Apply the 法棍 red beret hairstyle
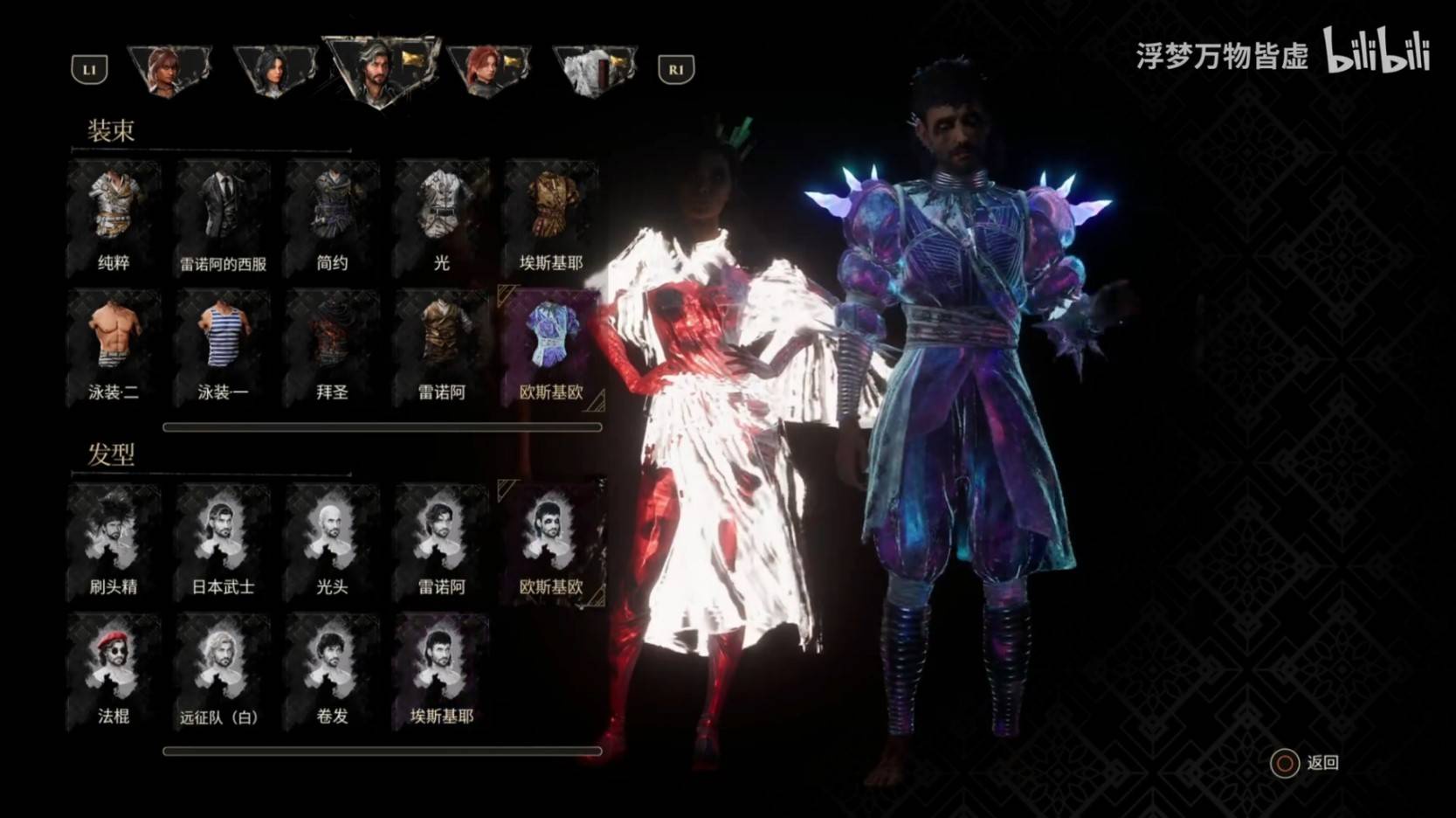Screen dimensions: 1456x818 tap(114, 669)
